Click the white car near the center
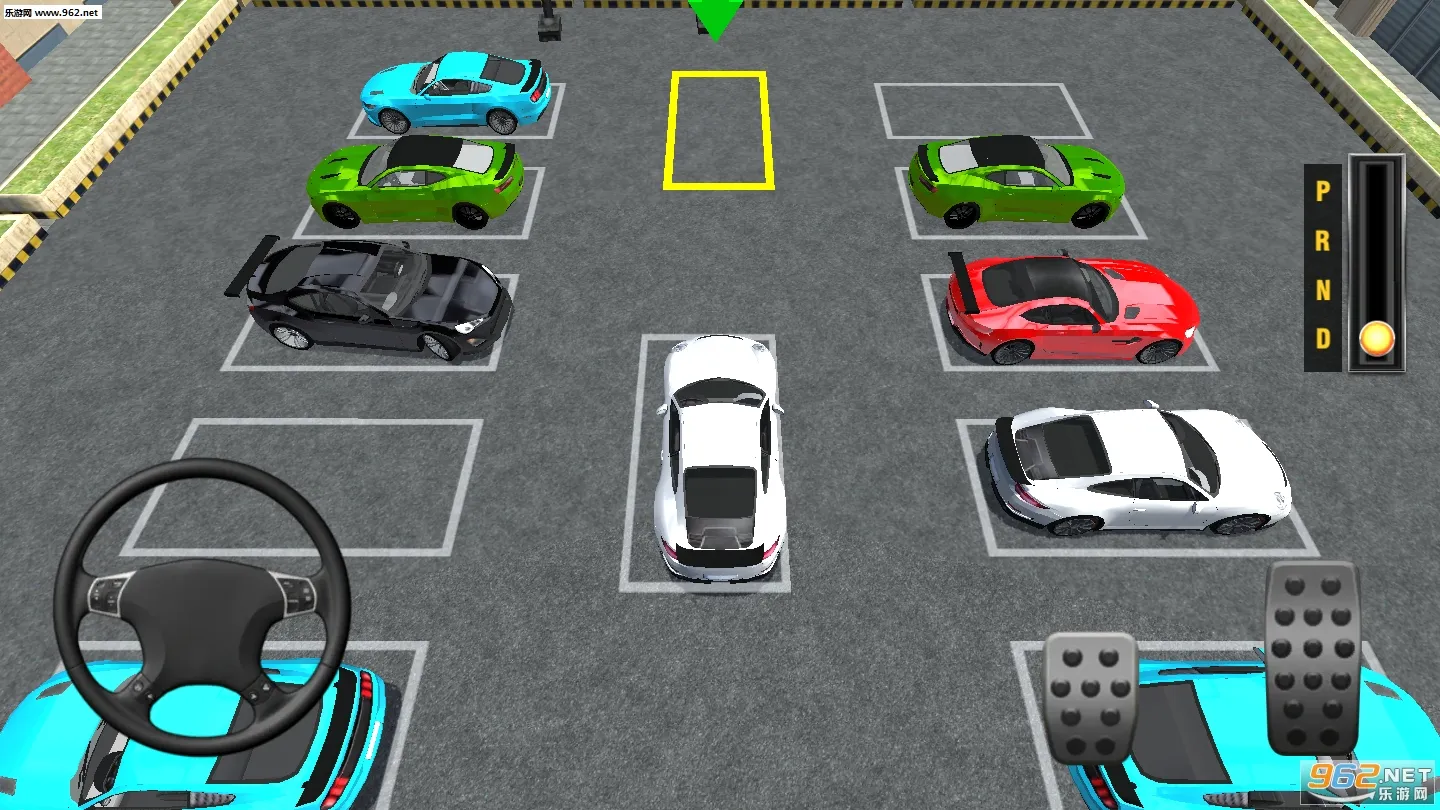 pos(715,460)
